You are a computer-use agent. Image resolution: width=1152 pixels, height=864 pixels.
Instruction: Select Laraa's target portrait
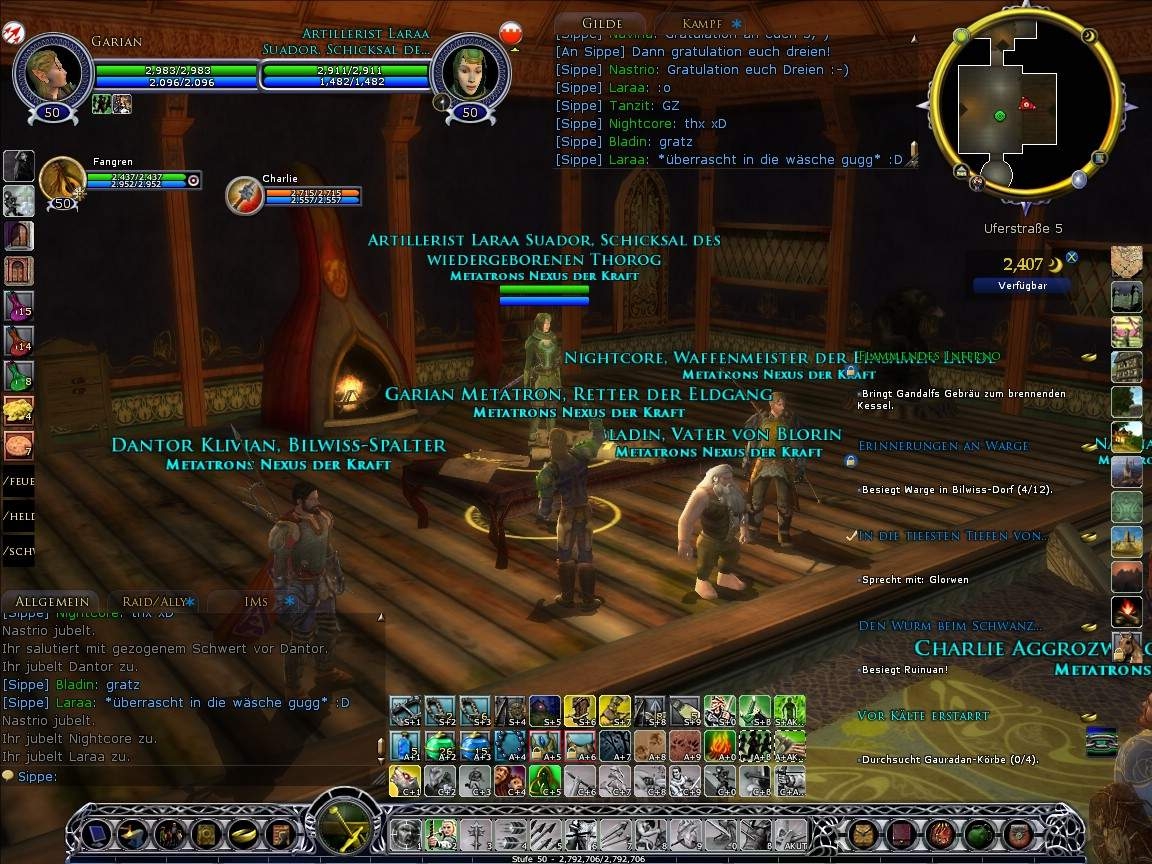pyautogui.click(x=470, y=70)
